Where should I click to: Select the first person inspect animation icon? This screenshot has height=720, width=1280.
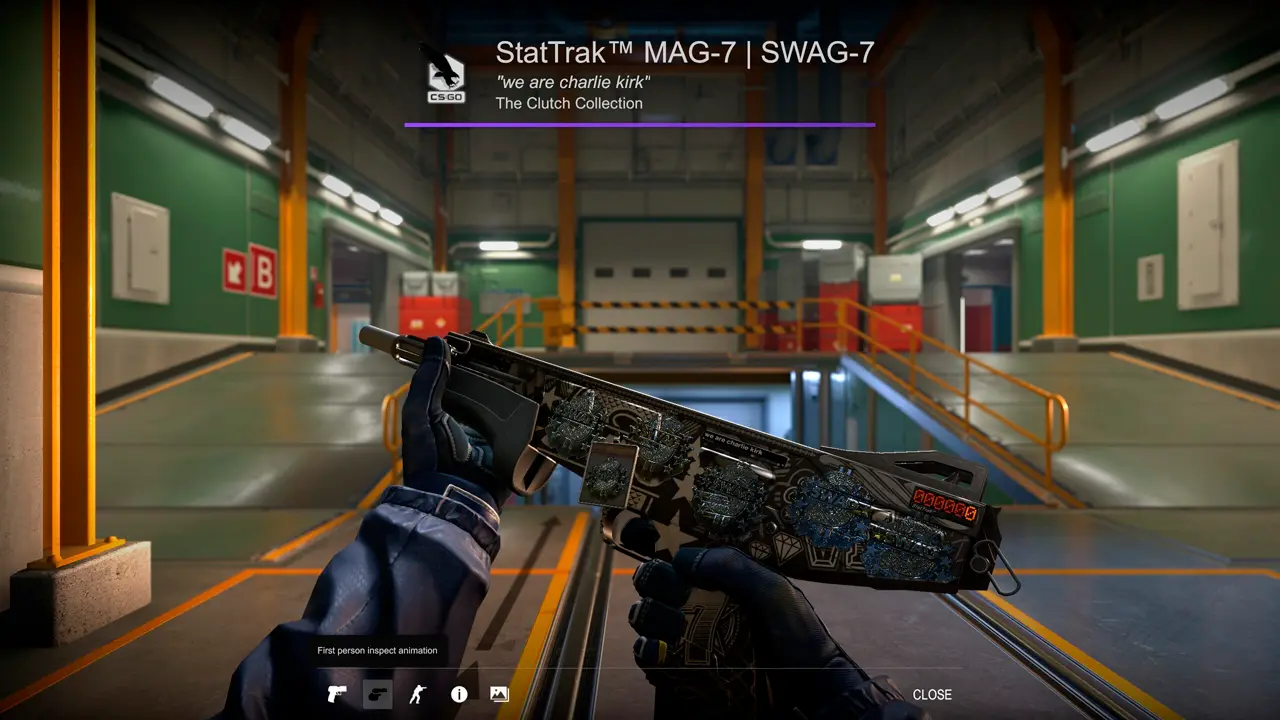[377, 694]
